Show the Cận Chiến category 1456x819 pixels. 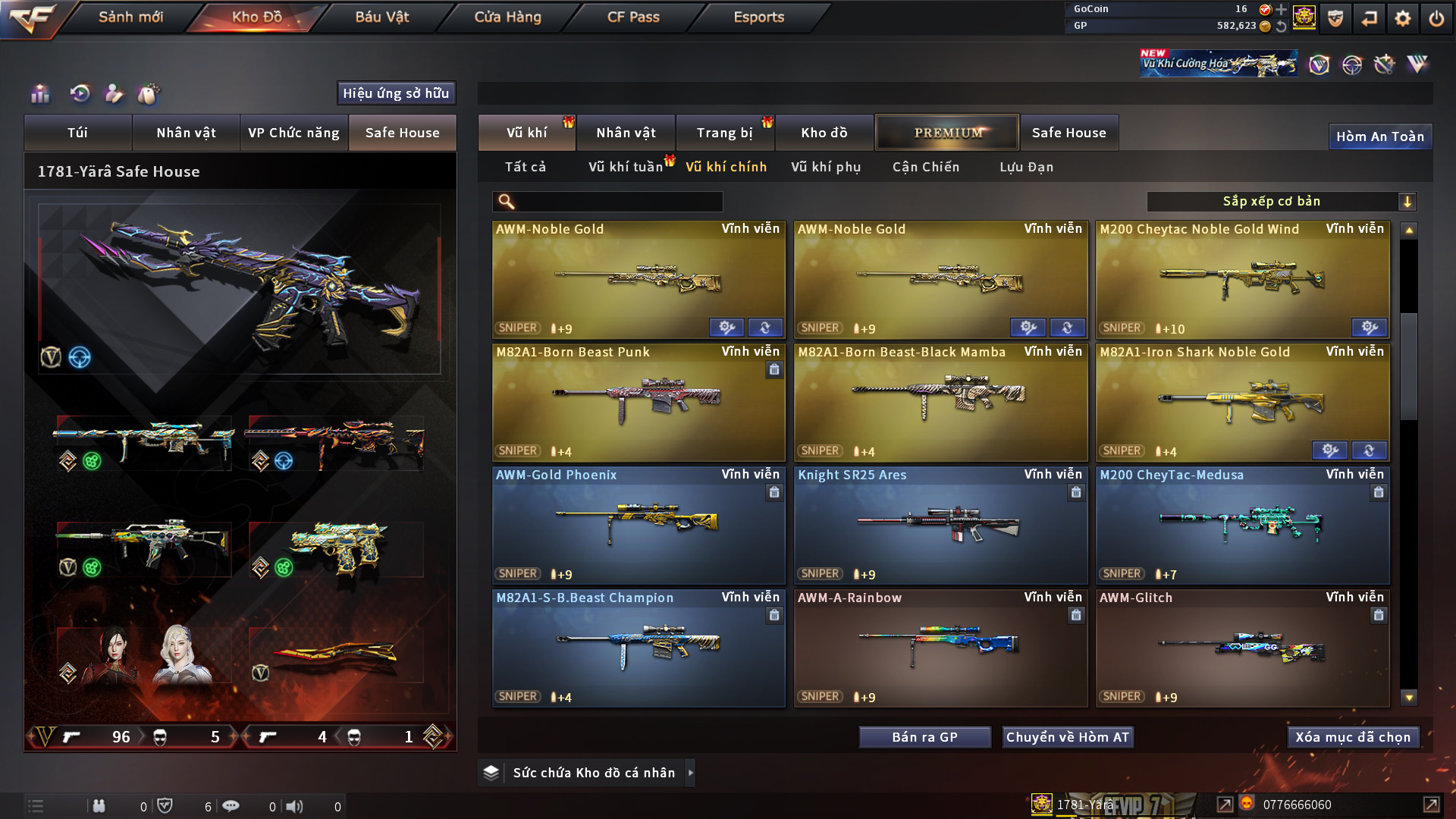(x=926, y=167)
